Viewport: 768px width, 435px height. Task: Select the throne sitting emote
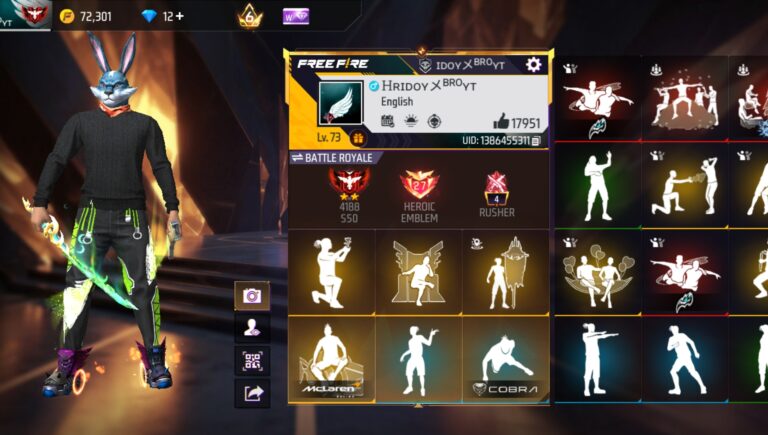418,271
